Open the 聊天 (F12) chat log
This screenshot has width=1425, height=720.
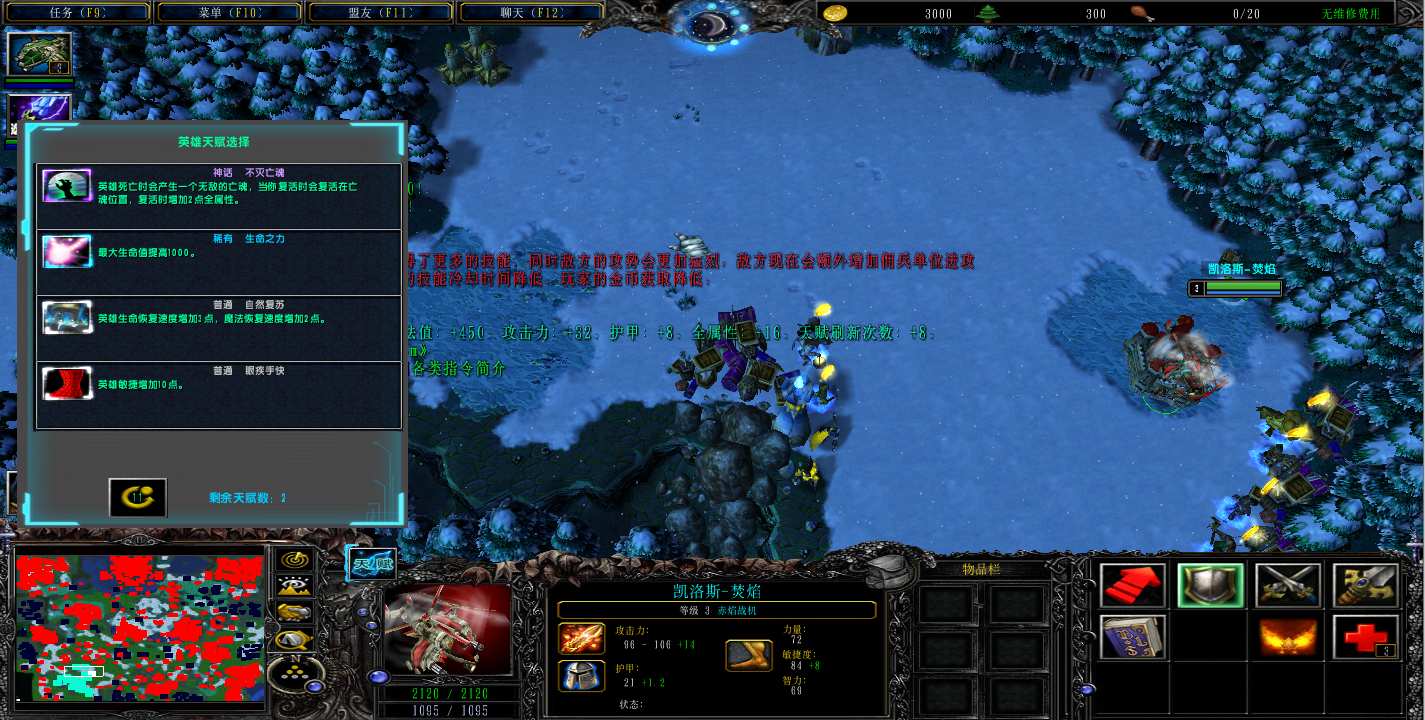coord(531,13)
